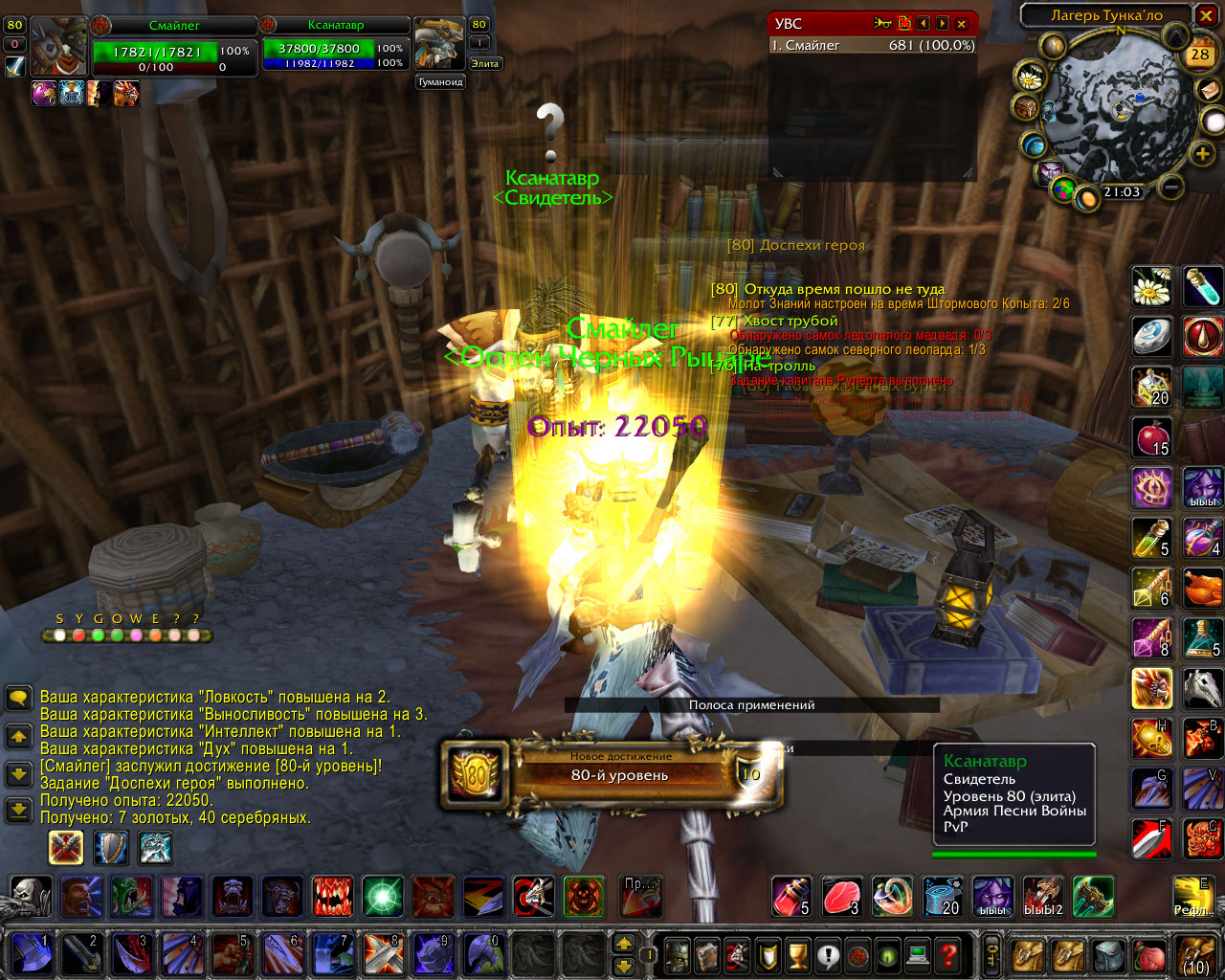This screenshot has width=1225, height=980.
Task: Zoom out the minimap with the minus button
Action: 1171,188
